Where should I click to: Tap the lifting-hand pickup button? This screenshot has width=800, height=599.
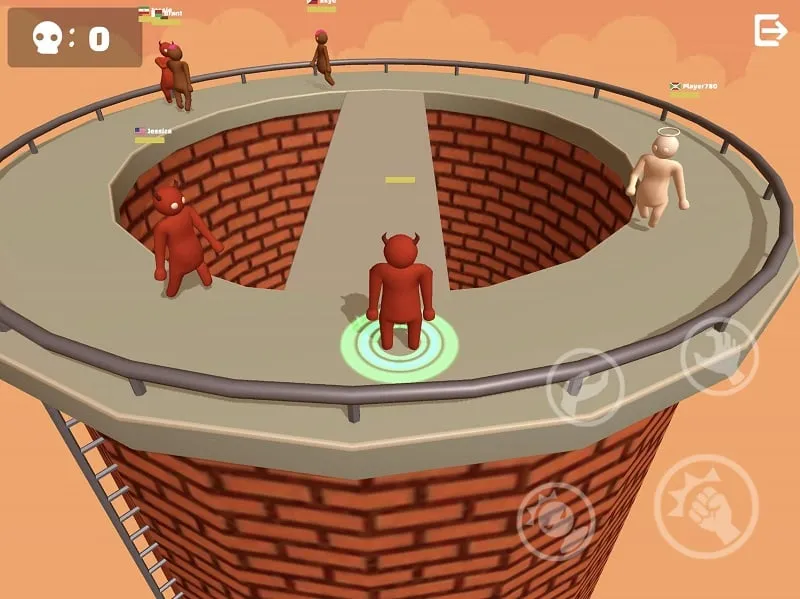585,387
